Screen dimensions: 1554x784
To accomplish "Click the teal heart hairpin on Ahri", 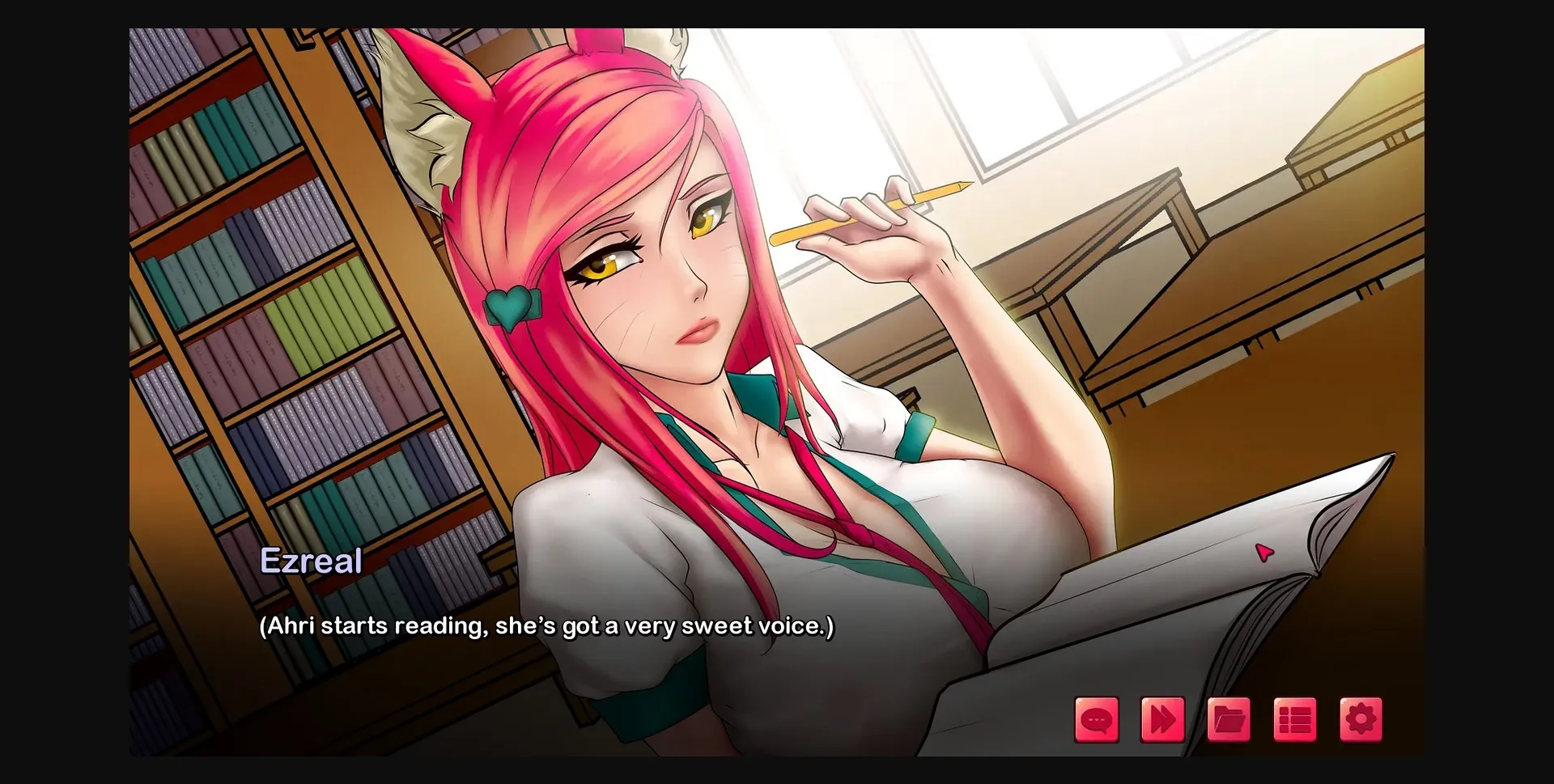I will tap(512, 305).
